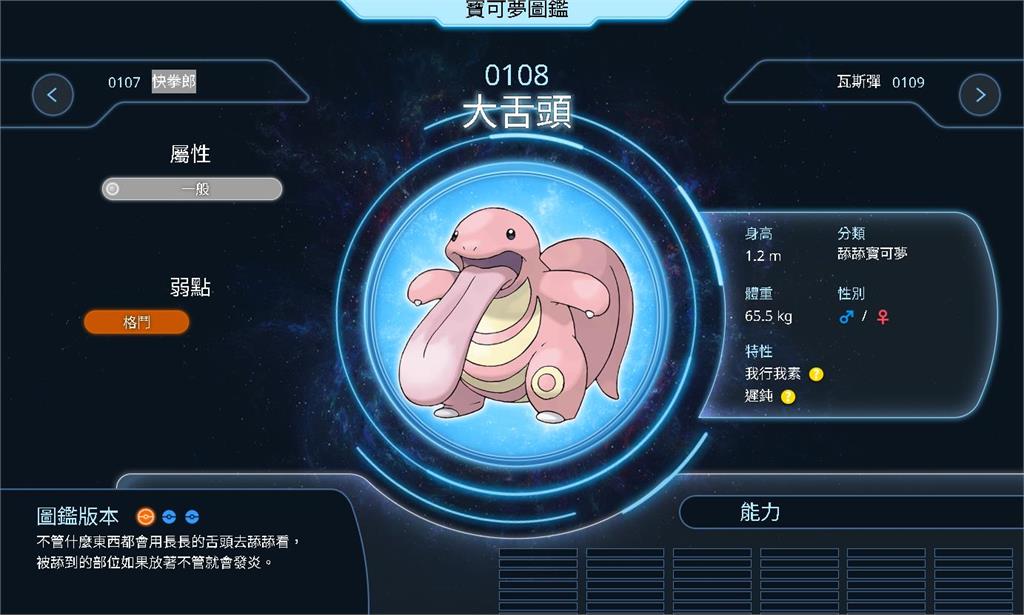
Task: Show info for the 遲鈍 ability
Action: coord(788,397)
